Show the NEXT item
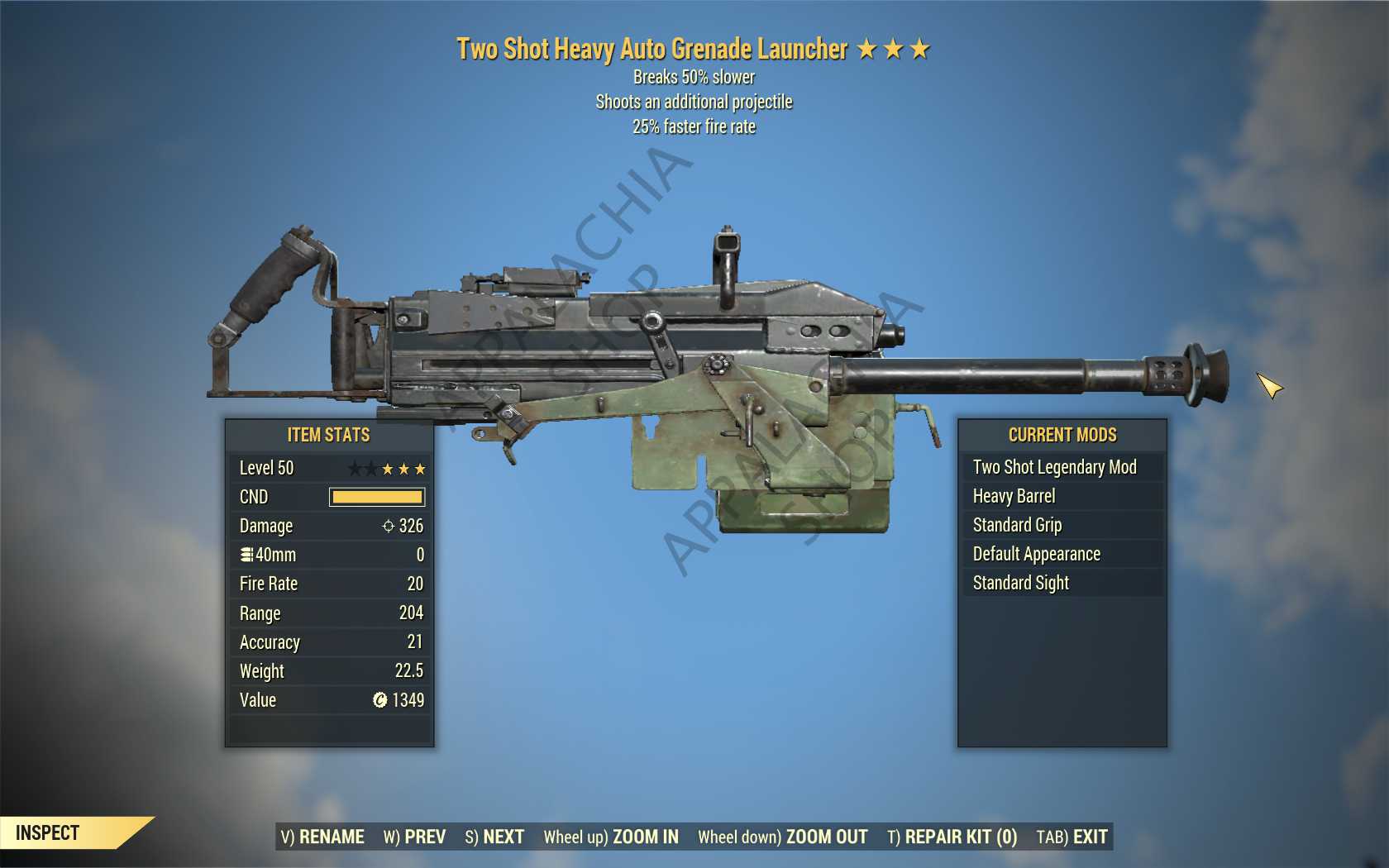Screen dimensions: 1389x868 pyautogui.click(x=494, y=837)
